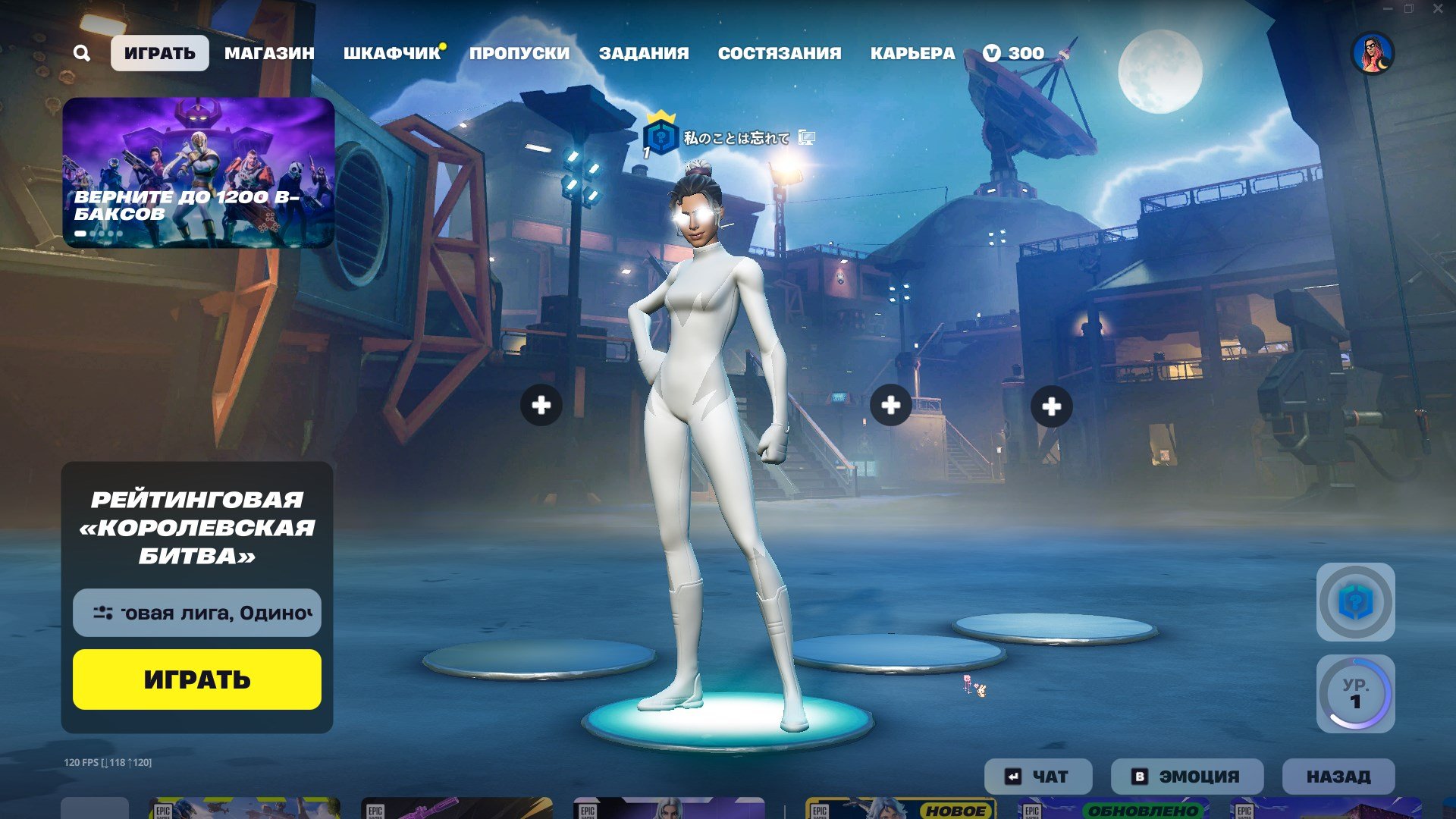Open the 1200 V-Bucks promo banner
The image size is (1456, 819).
[x=198, y=172]
